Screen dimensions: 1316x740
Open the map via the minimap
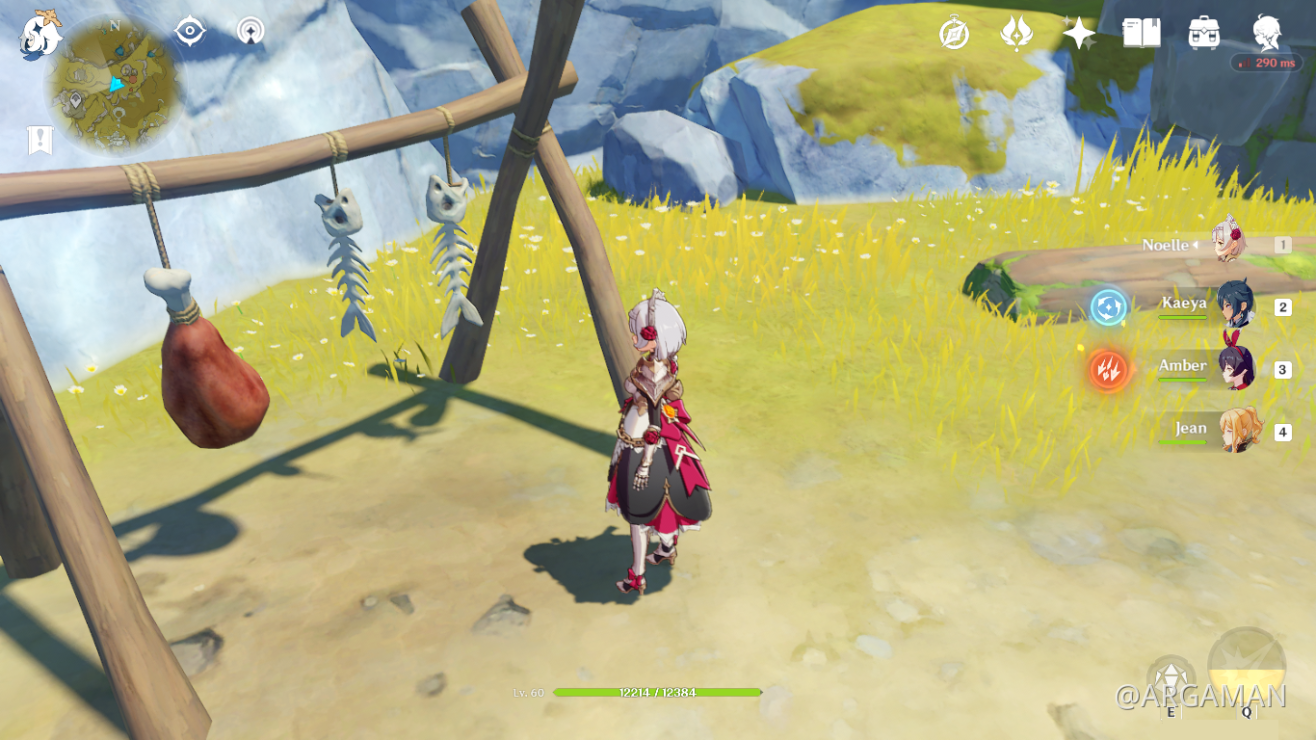[113, 86]
